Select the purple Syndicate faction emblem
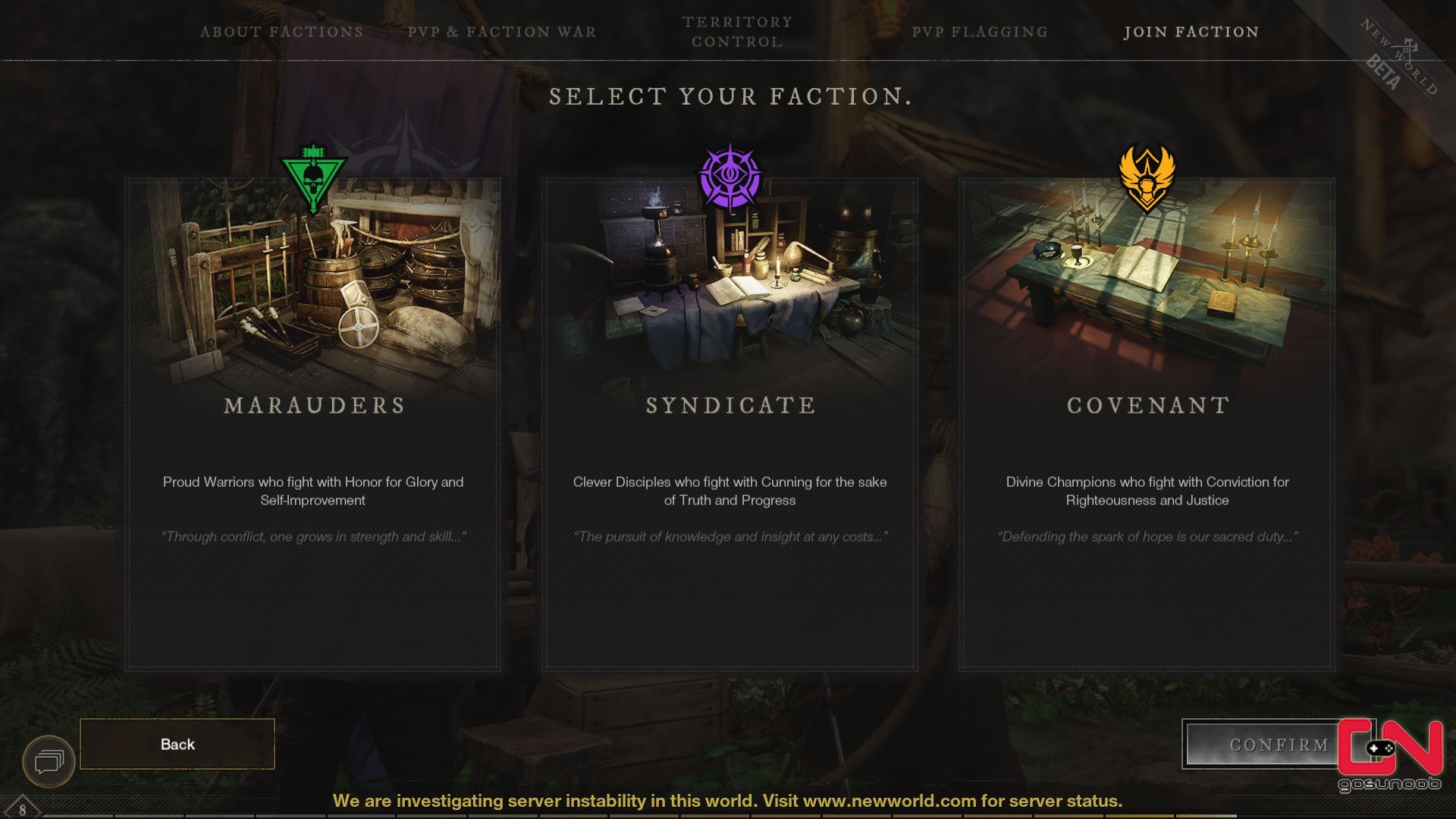The image size is (1456, 819). [x=730, y=173]
